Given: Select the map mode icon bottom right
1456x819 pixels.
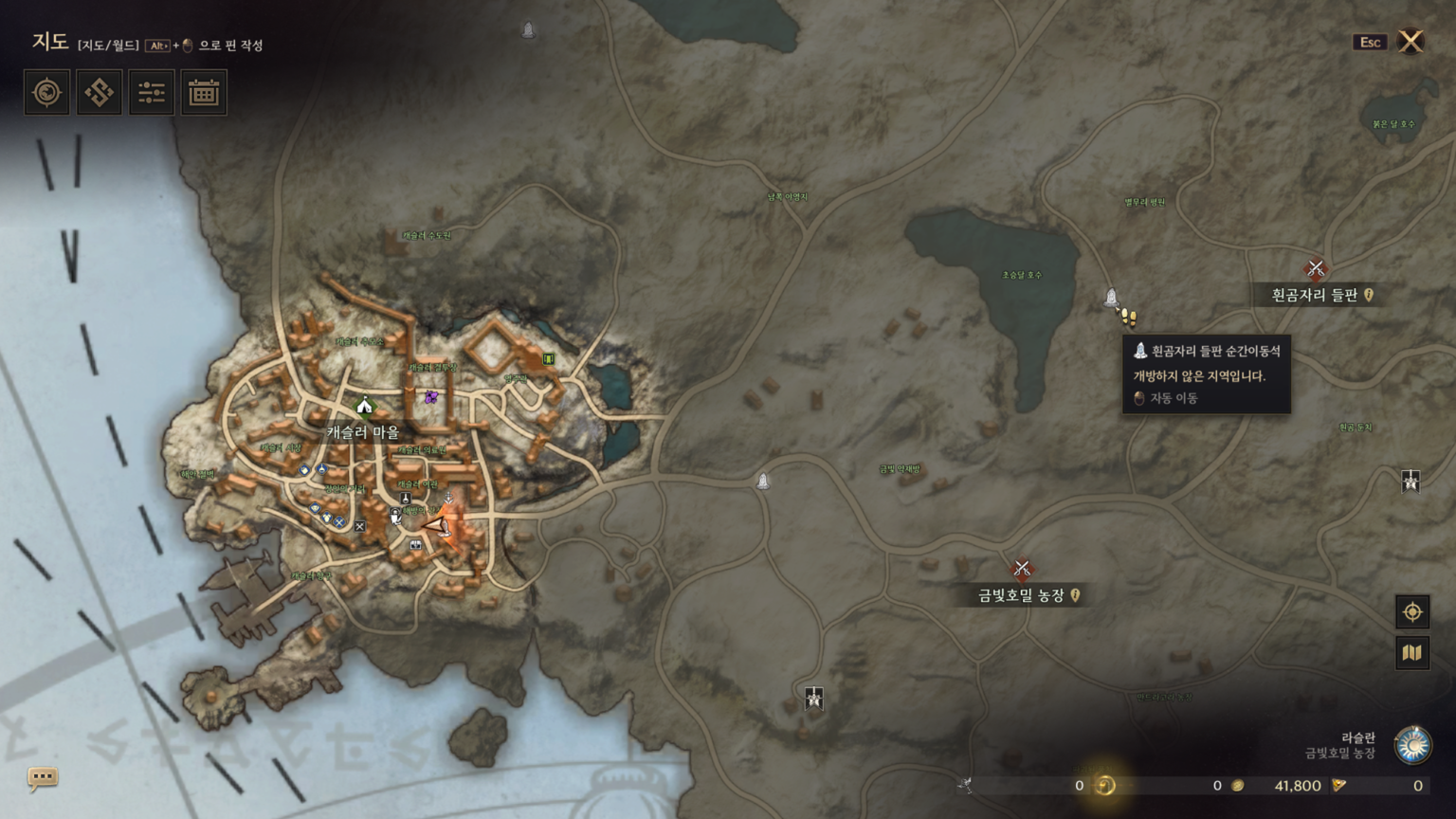Looking at the screenshot, I should point(1411,652).
